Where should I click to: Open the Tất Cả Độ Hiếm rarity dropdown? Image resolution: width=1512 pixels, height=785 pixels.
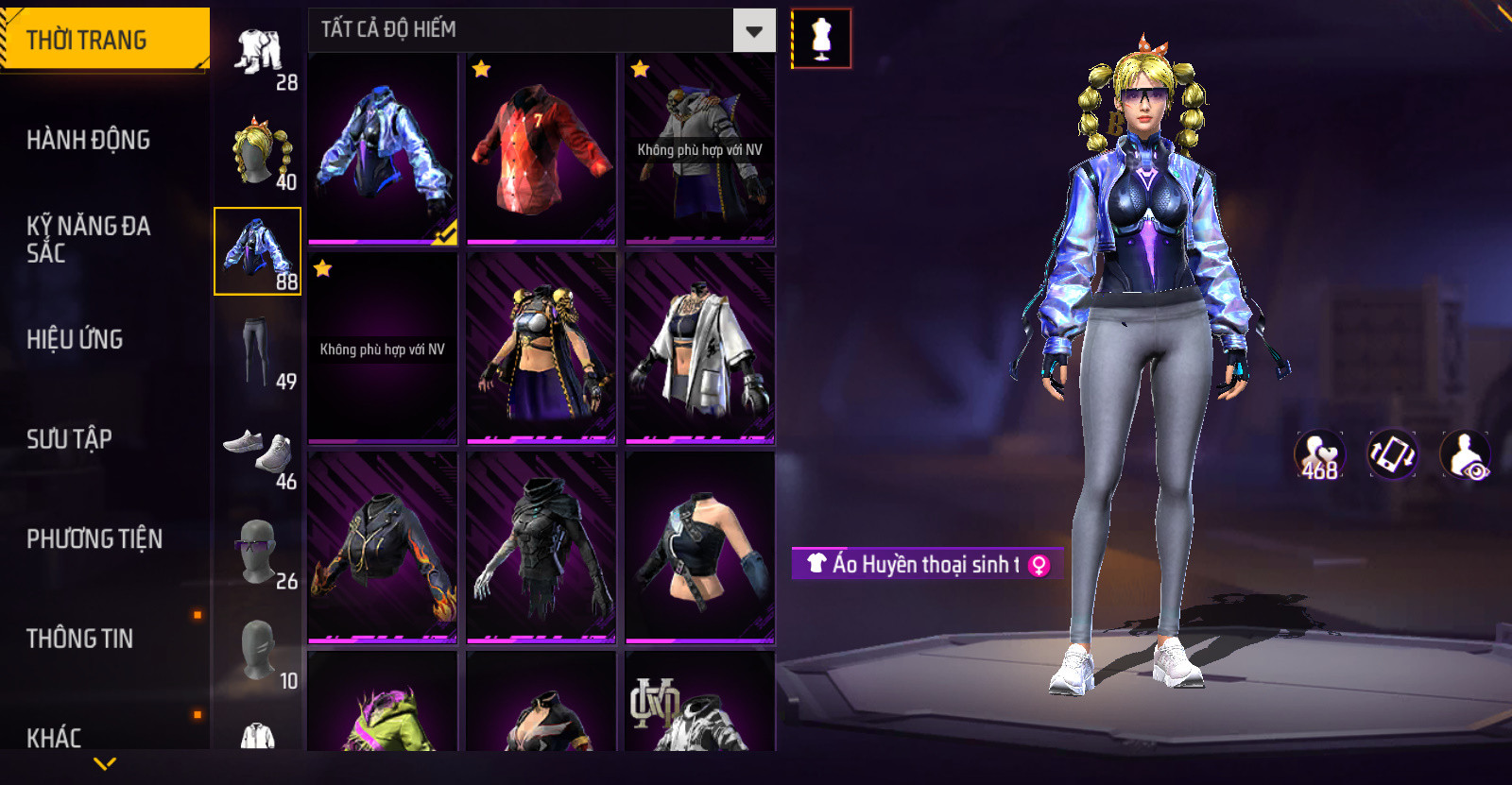(x=753, y=31)
